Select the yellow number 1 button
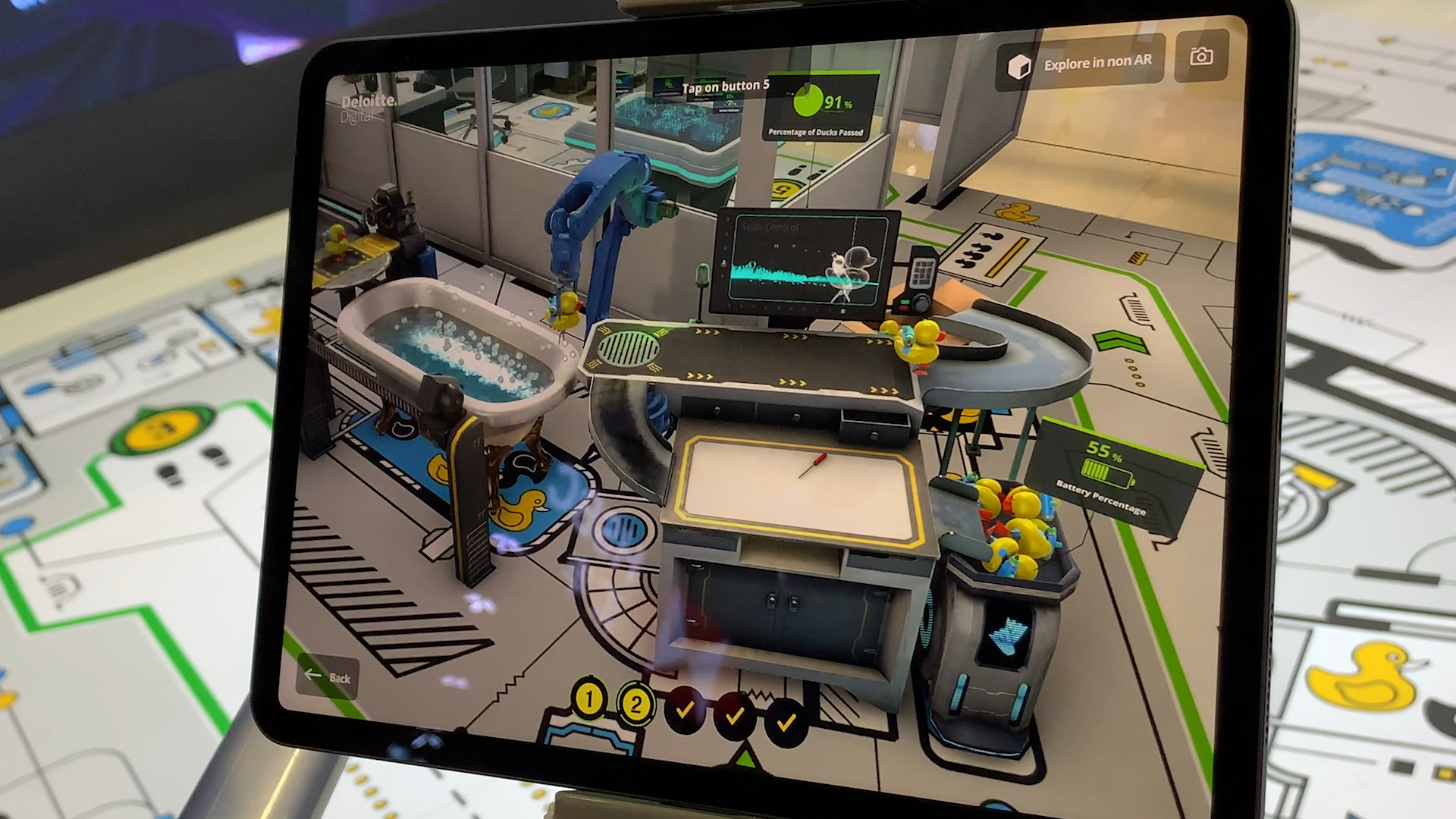 pos(590,699)
